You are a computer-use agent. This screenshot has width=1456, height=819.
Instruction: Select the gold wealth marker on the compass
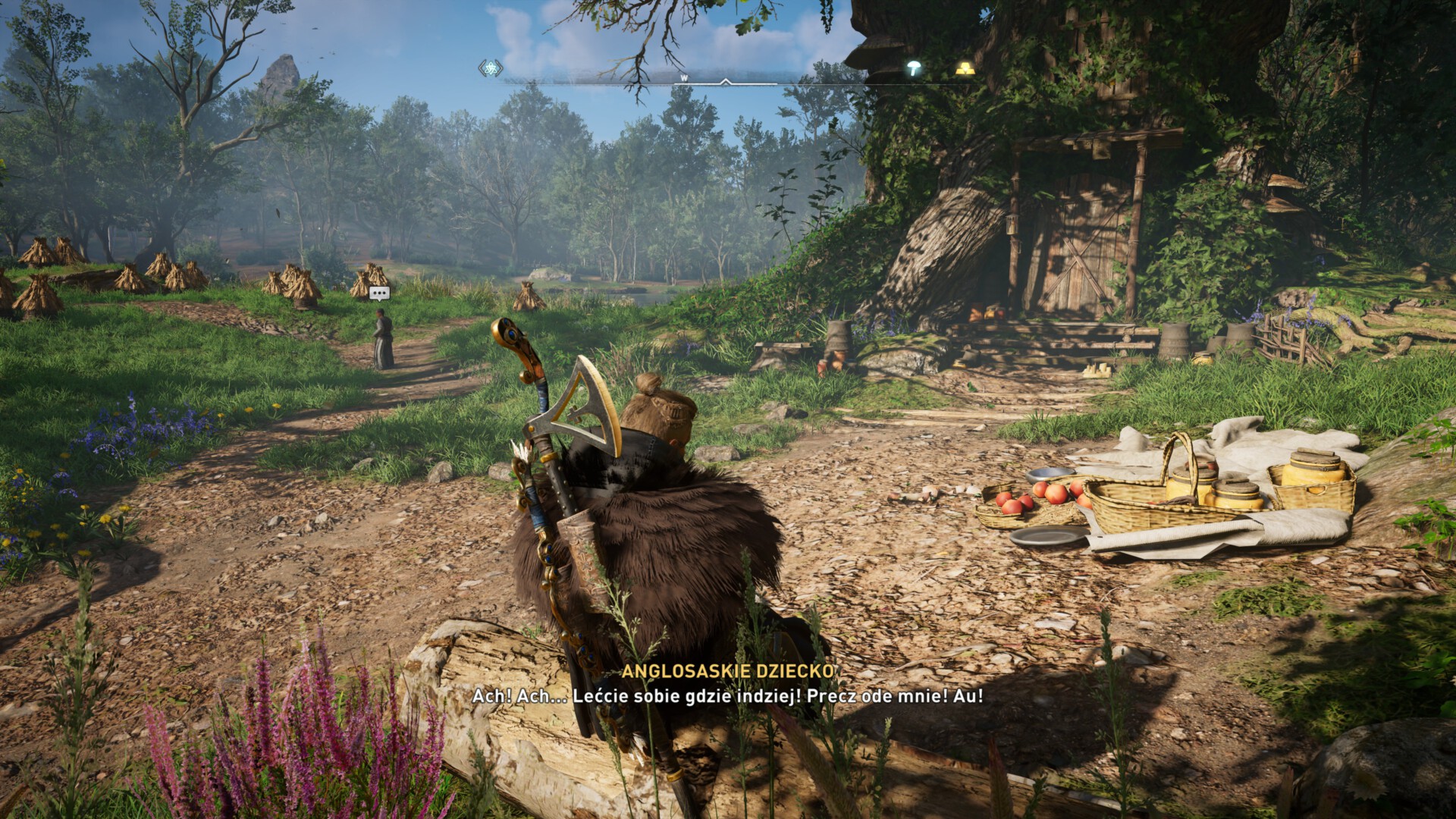coord(964,68)
